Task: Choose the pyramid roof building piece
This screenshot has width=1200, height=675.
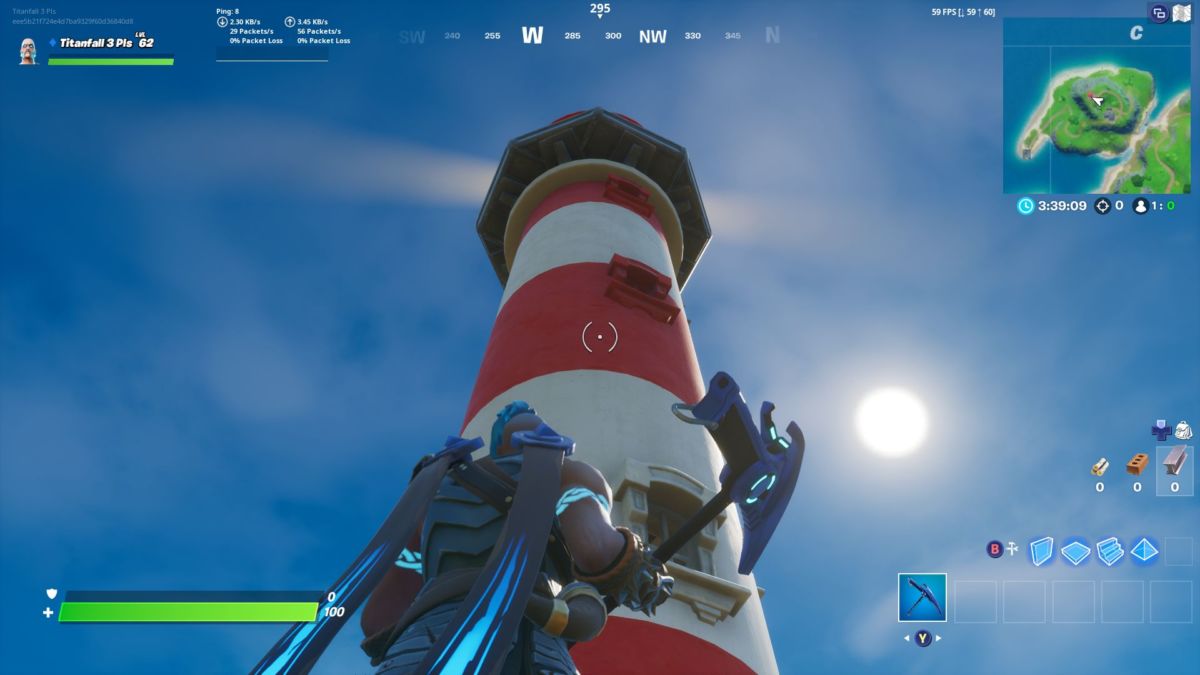Action: pos(1145,550)
